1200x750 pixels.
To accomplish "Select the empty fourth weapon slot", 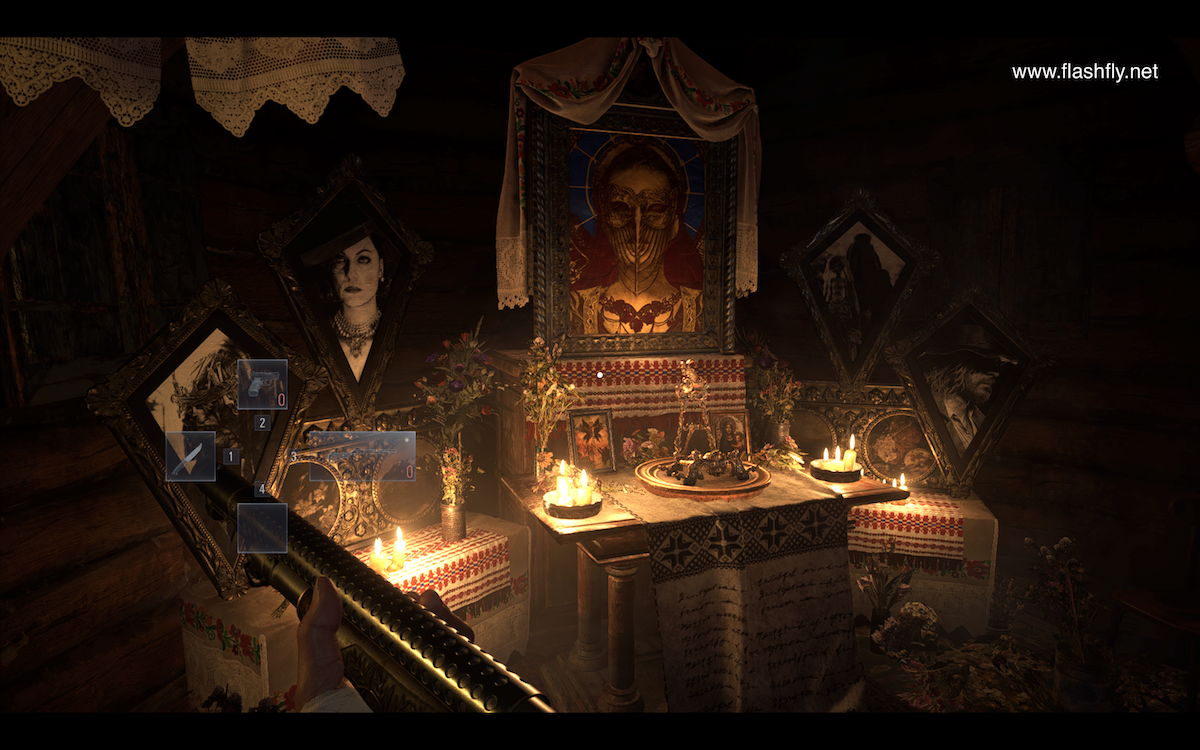I will [x=262, y=528].
